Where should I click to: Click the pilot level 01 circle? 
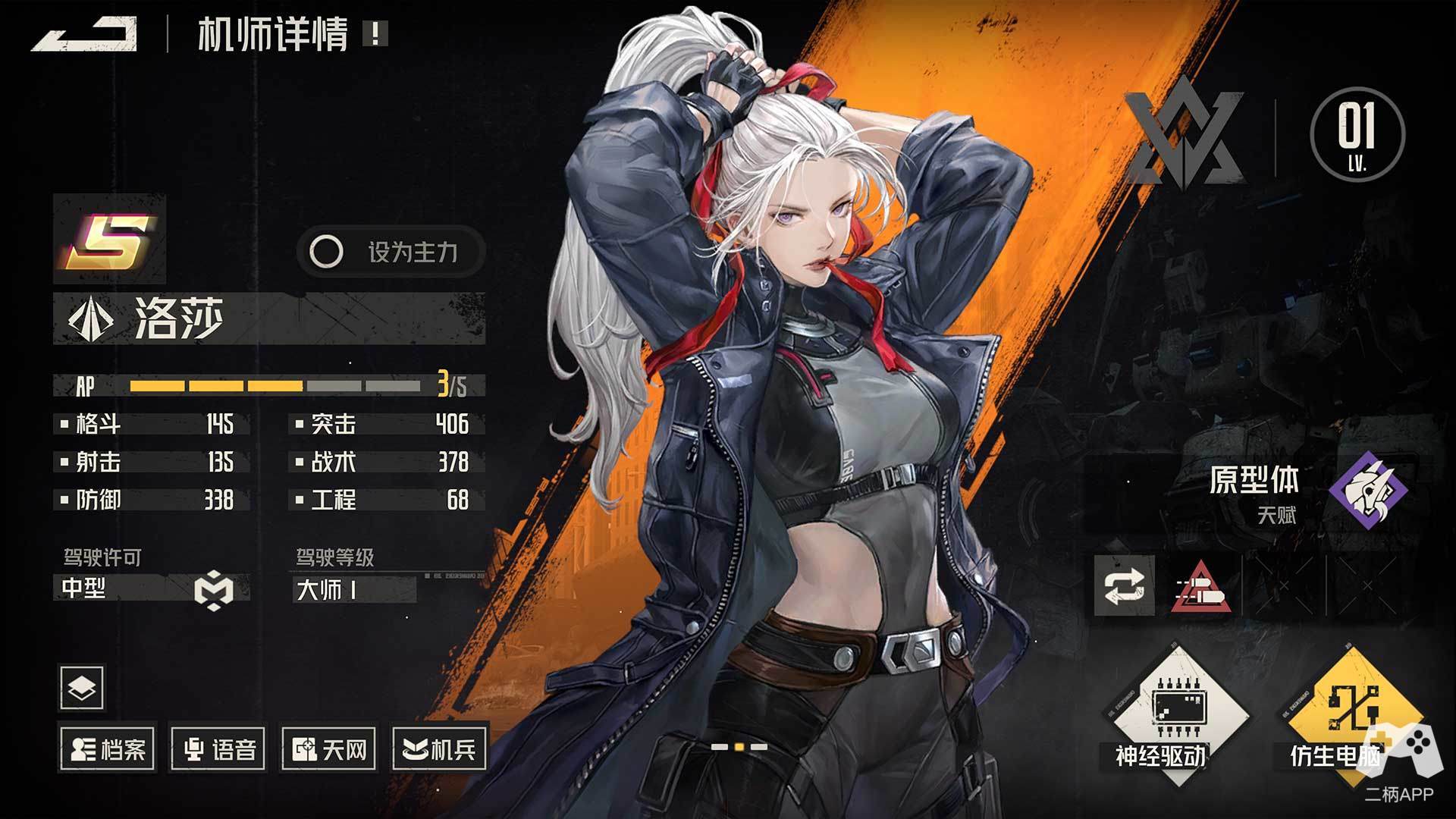coord(1357,134)
